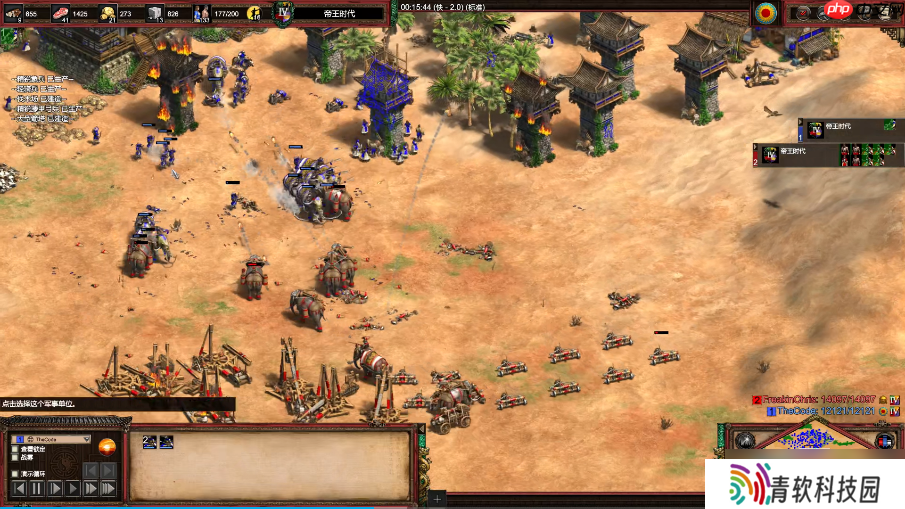905x509 pixels.
Task: Set replay to double-arrow fast forward
Action: [x=91, y=488]
